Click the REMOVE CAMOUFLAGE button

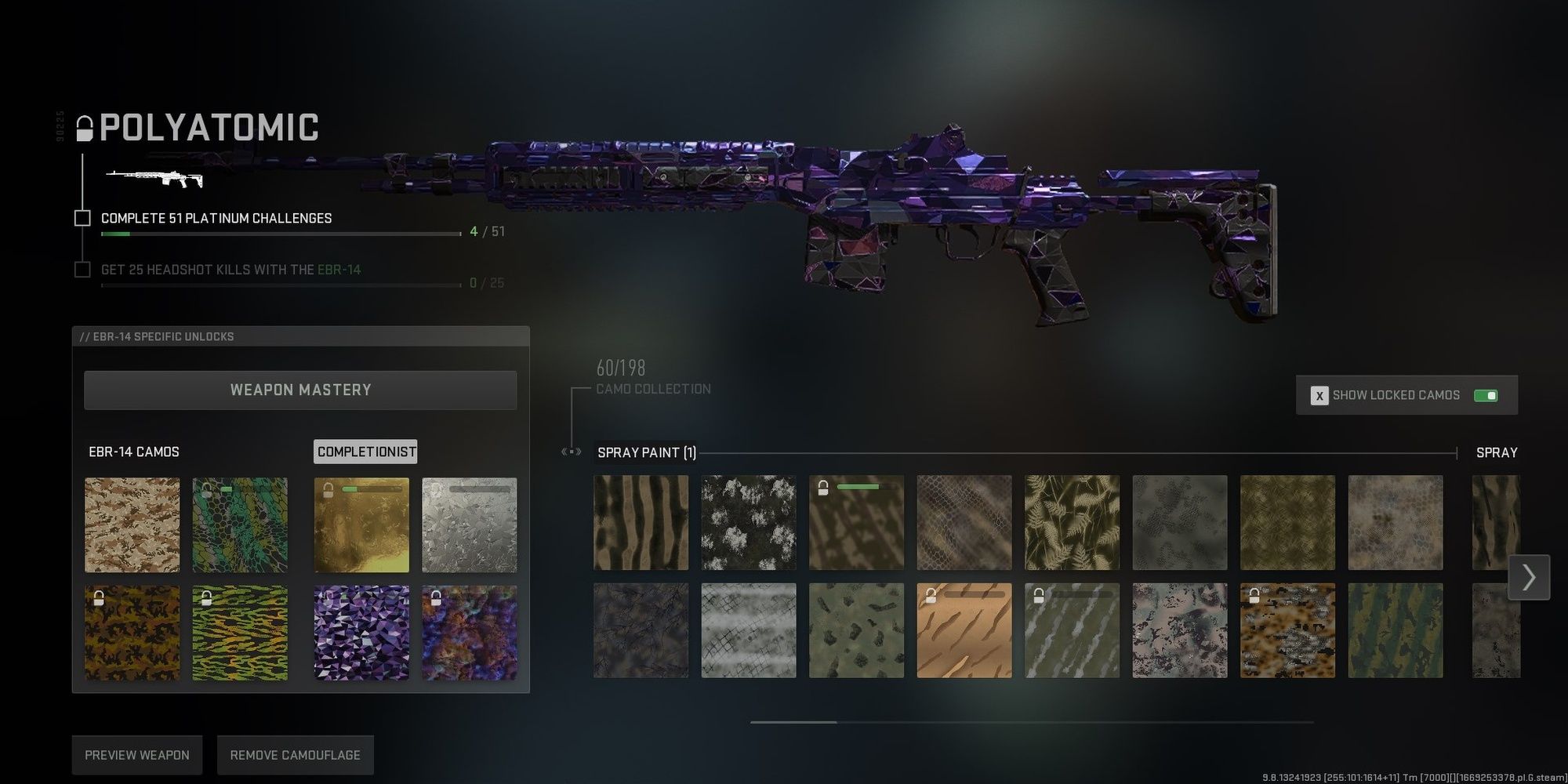(296, 754)
